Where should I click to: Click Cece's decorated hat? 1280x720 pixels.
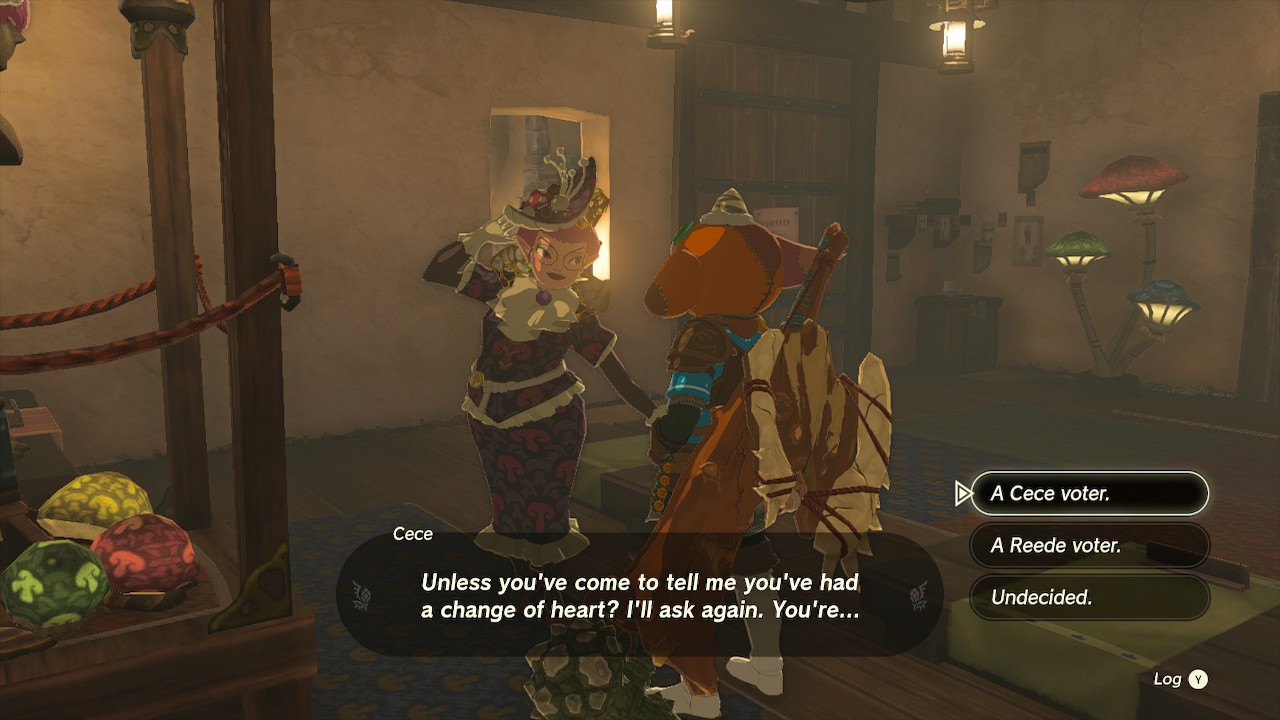553,192
